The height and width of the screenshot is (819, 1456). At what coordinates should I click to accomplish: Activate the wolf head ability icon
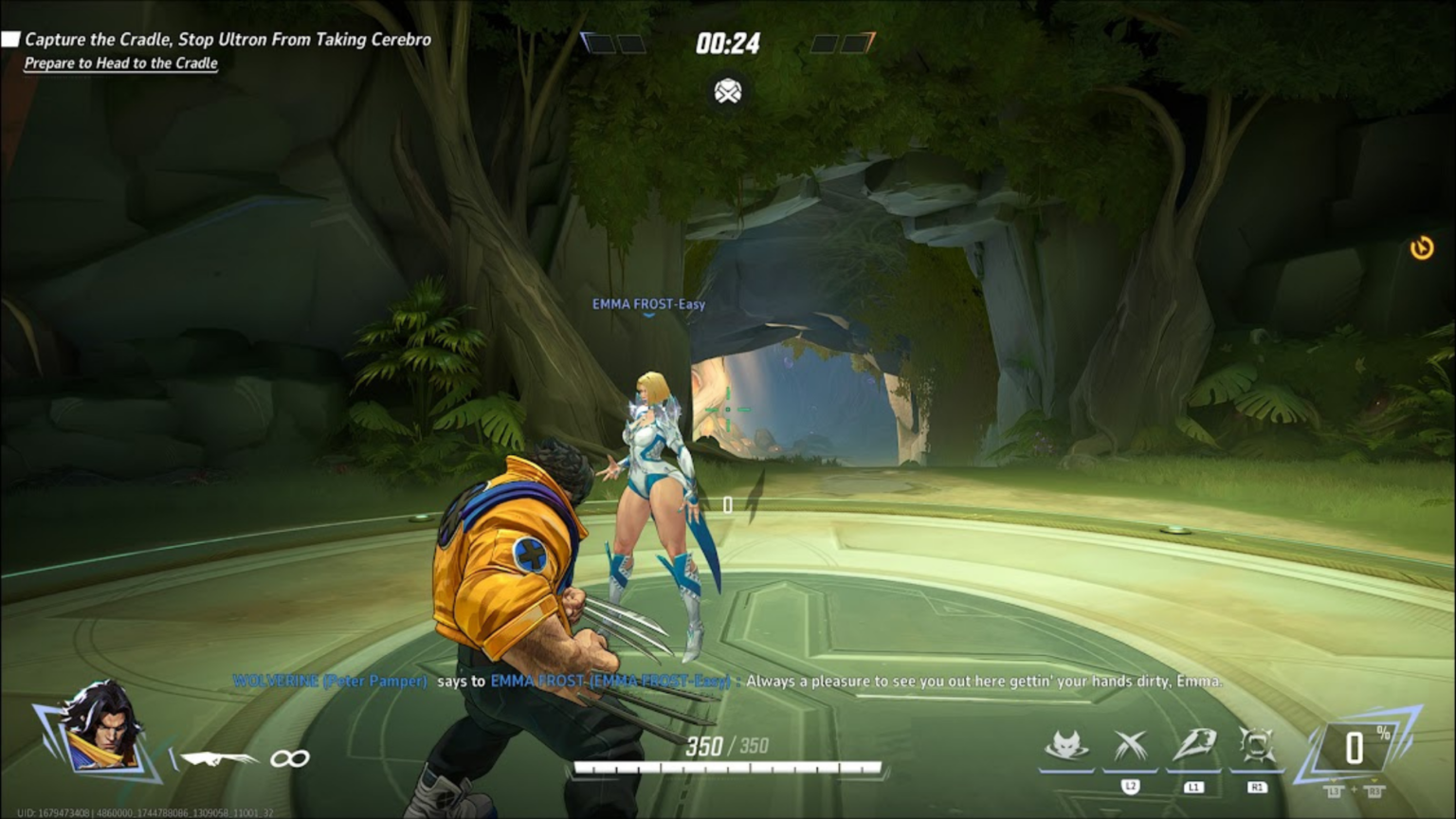point(1065,747)
